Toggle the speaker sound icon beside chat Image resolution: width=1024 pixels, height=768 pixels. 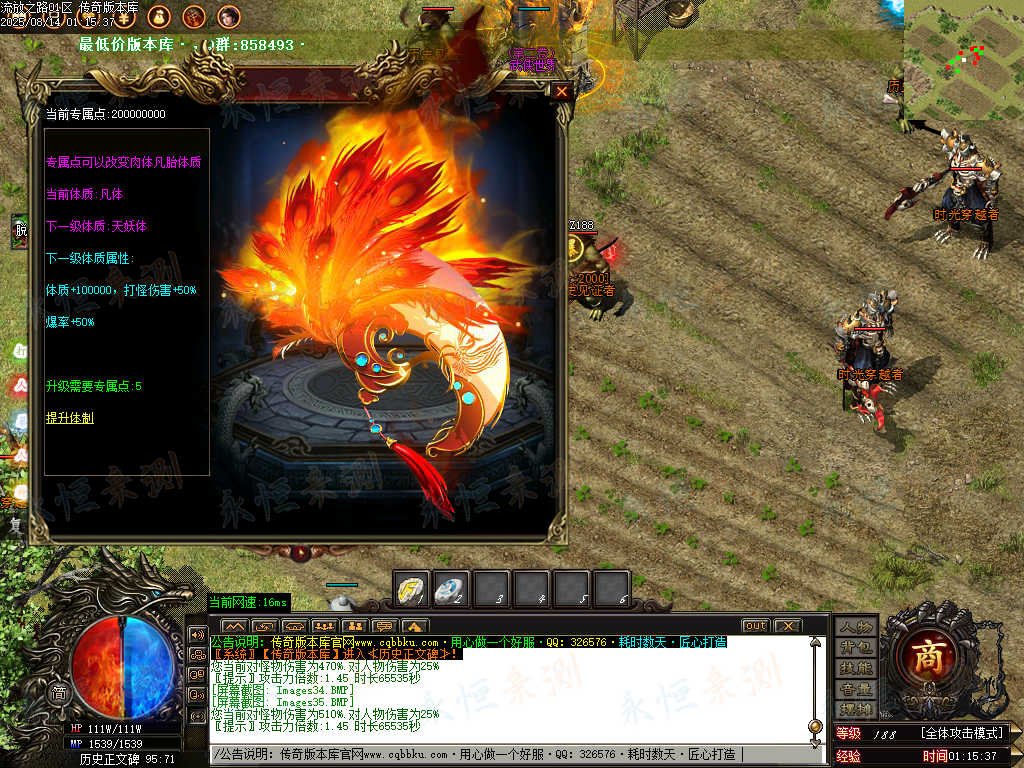pos(197,634)
